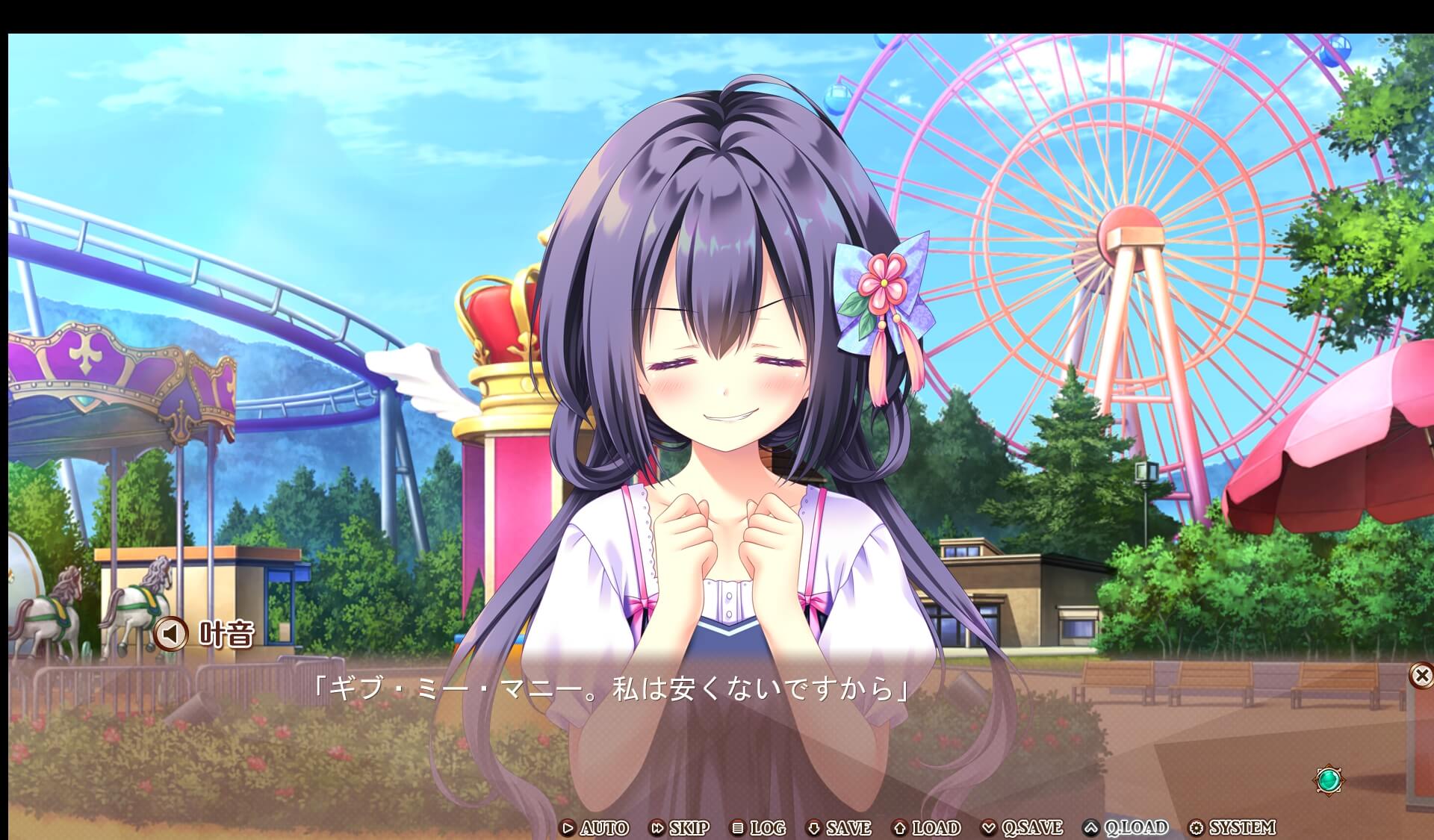
Task: Enable skip mode with SKIP
Action: (x=689, y=827)
